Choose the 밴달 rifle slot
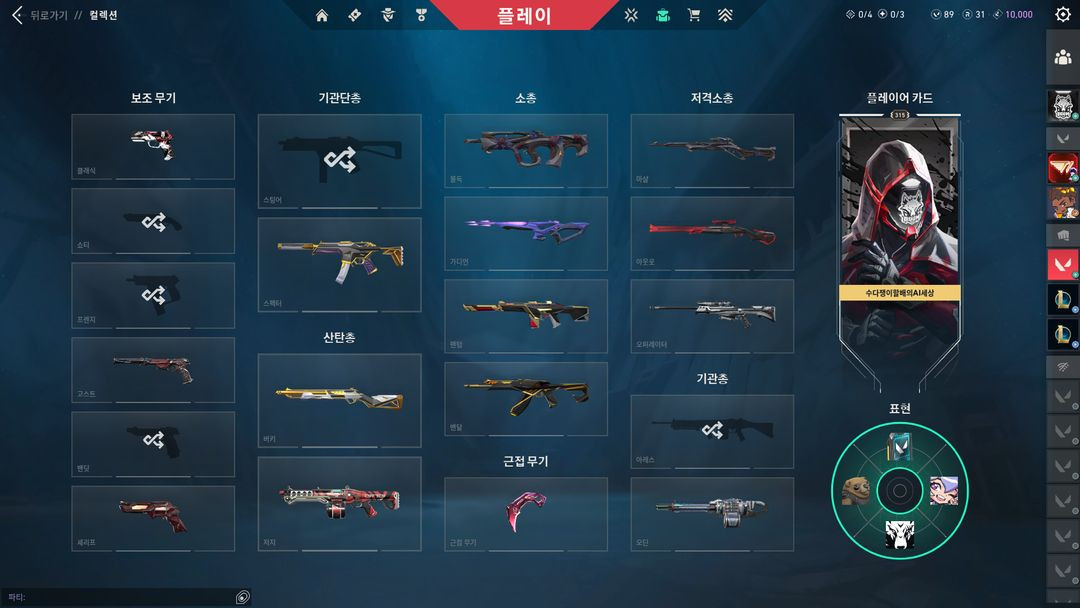Screen dimensions: 1080x608 coord(526,398)
